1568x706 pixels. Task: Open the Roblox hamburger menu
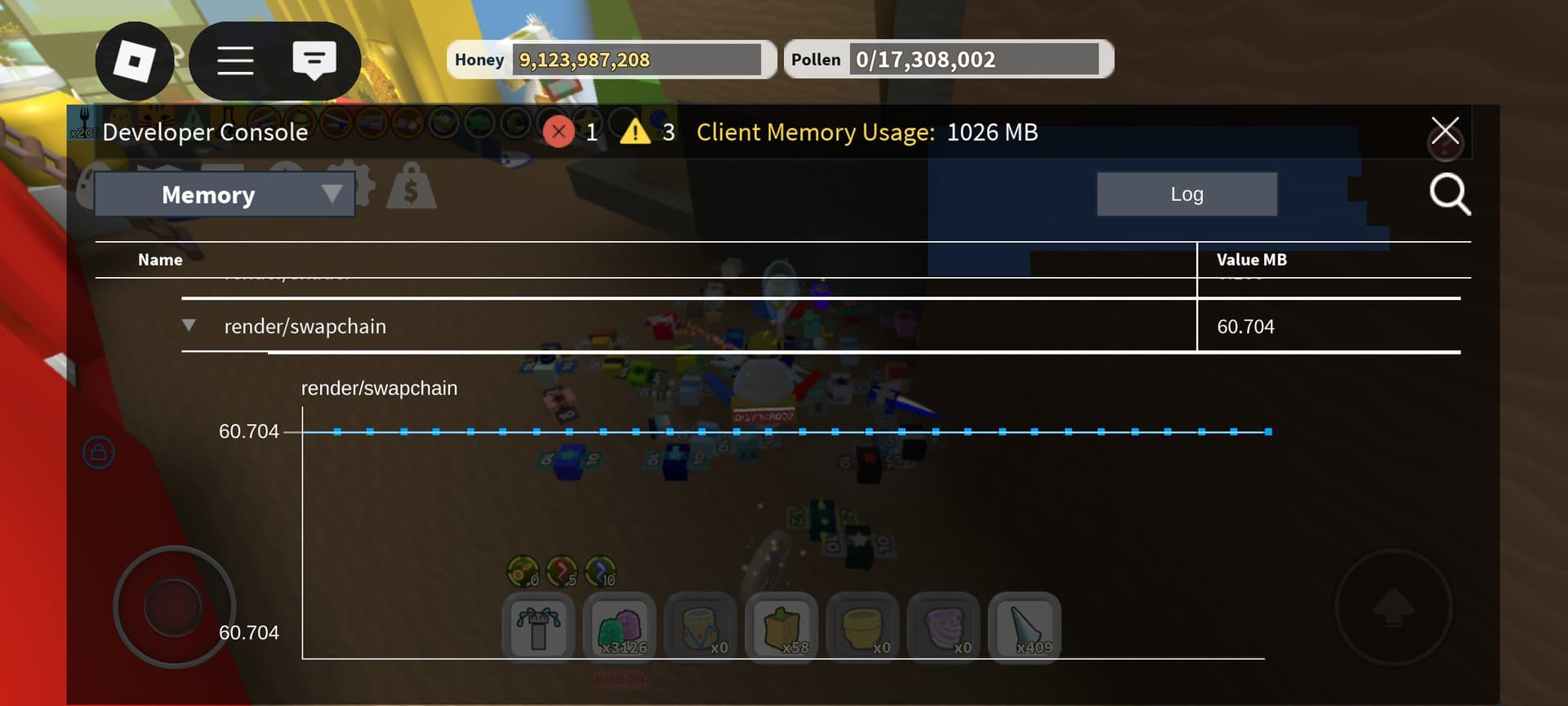pos(236,60)
